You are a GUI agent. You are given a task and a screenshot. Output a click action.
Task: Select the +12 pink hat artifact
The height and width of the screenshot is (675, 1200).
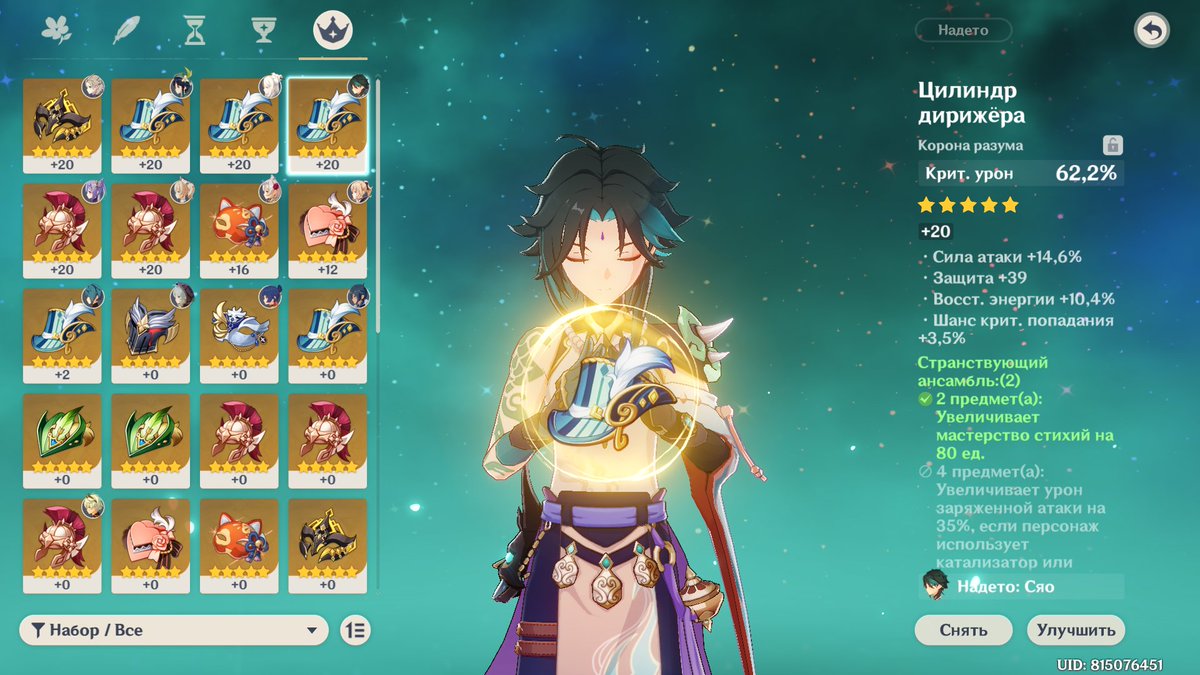click(x=328, y=229)
